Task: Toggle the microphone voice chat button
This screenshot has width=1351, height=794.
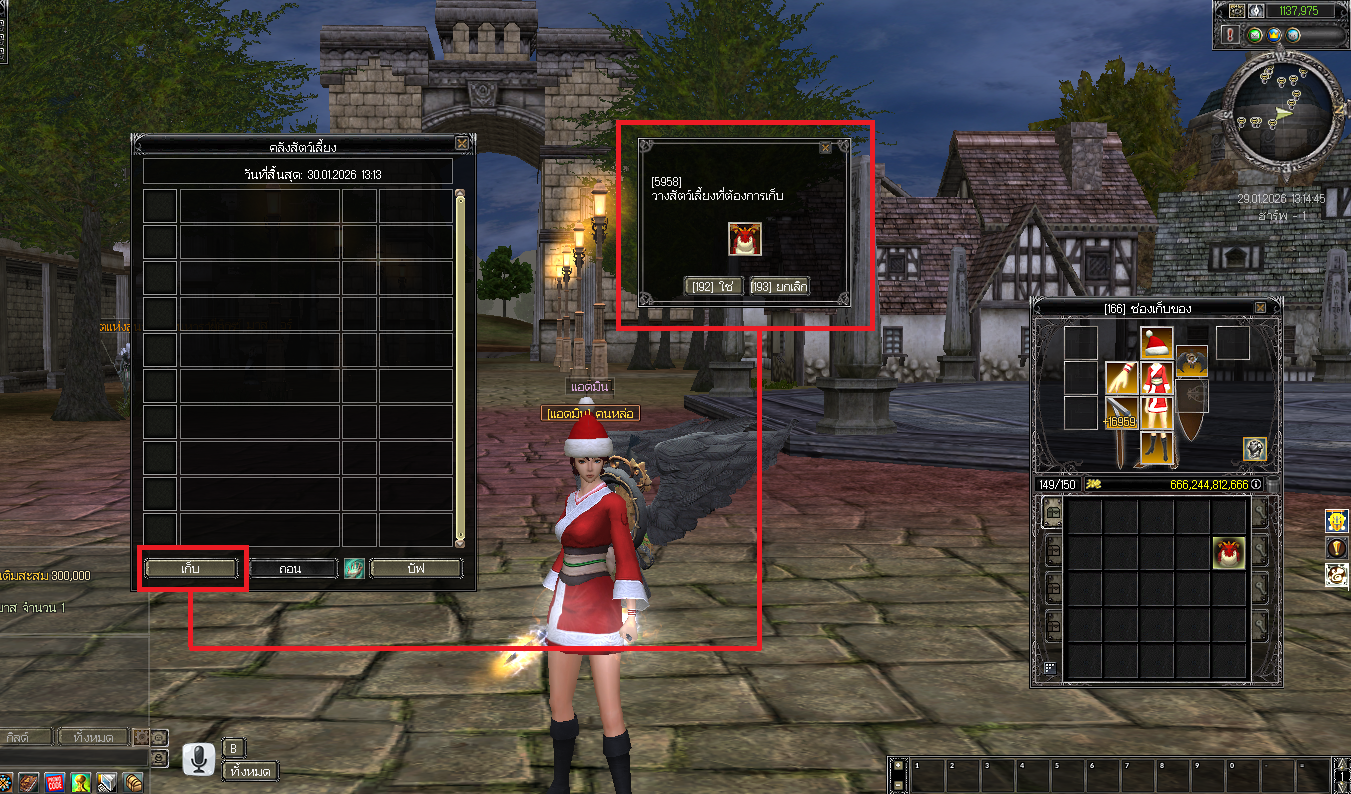Action: click(199, 760)
